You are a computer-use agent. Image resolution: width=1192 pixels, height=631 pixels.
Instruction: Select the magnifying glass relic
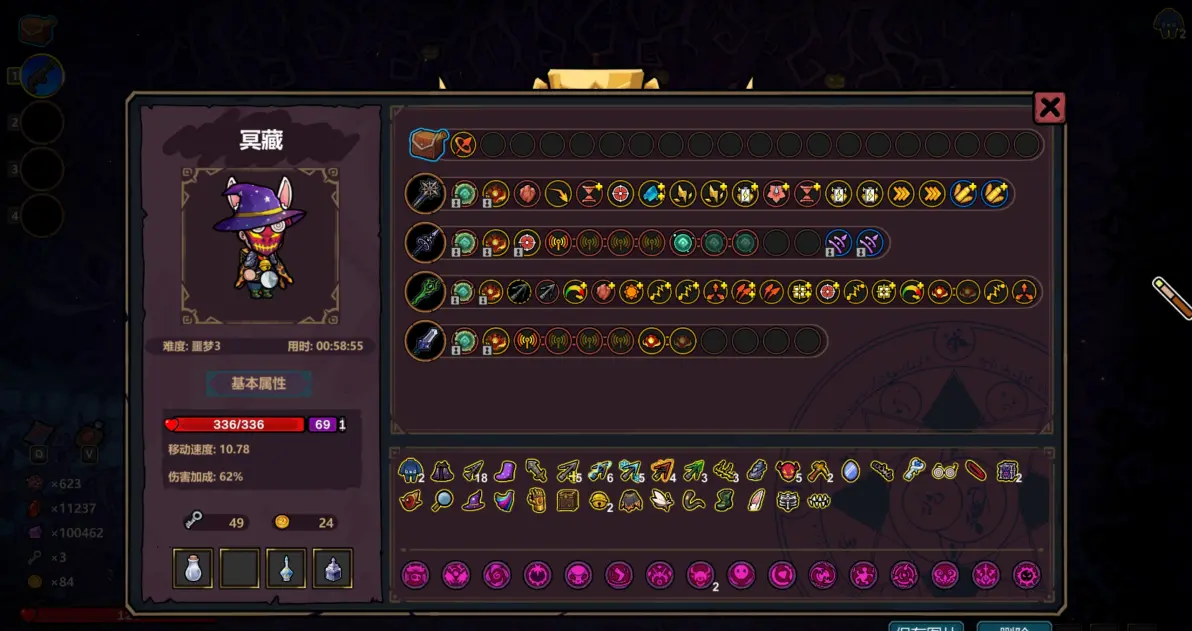point(442,501)
